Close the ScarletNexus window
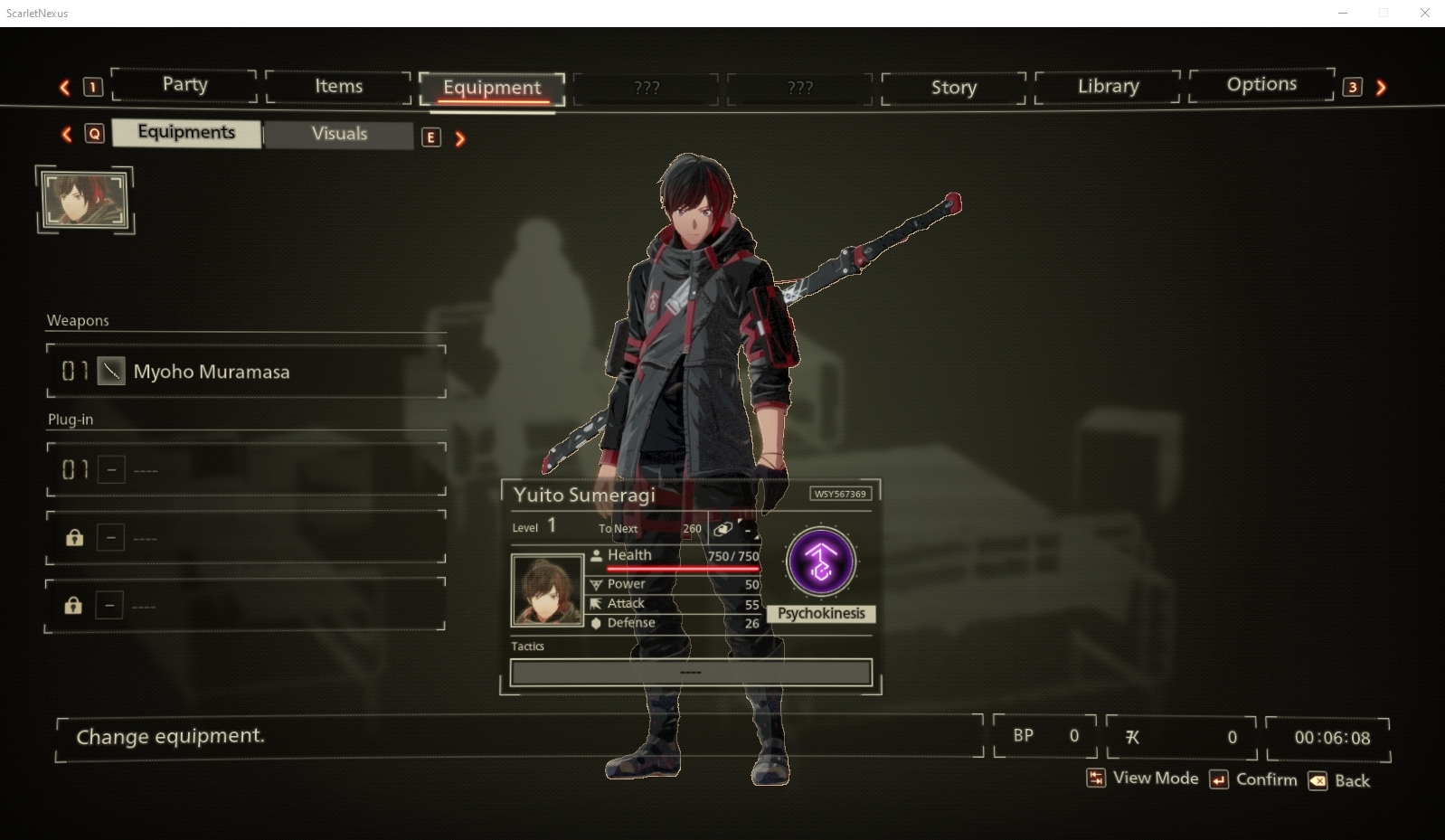 (1425, 13)
